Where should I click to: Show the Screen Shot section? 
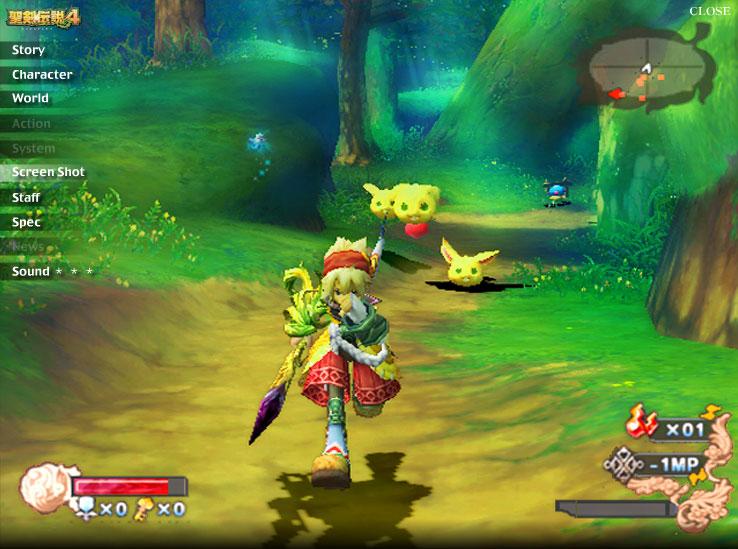coord(48,172)
